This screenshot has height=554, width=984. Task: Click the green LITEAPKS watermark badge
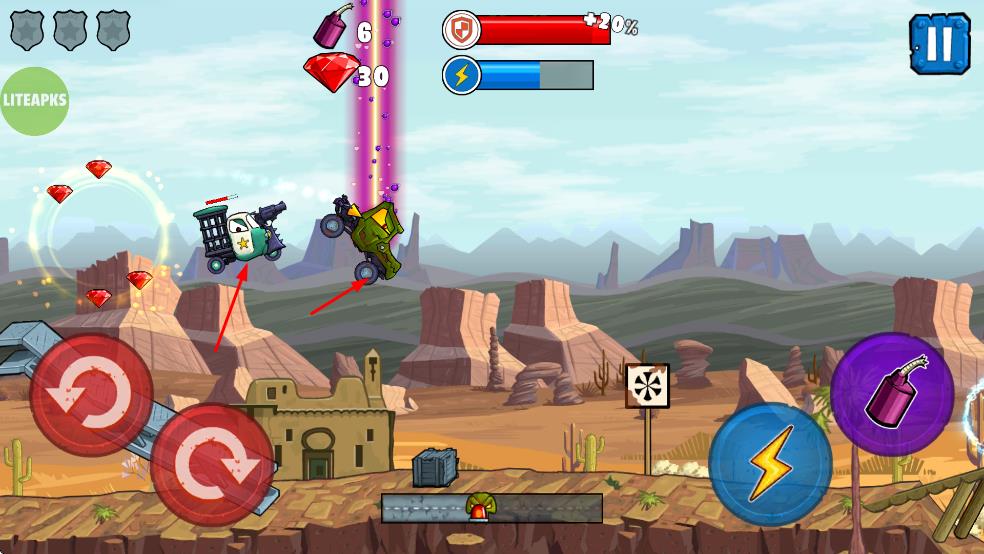(34, 101)
